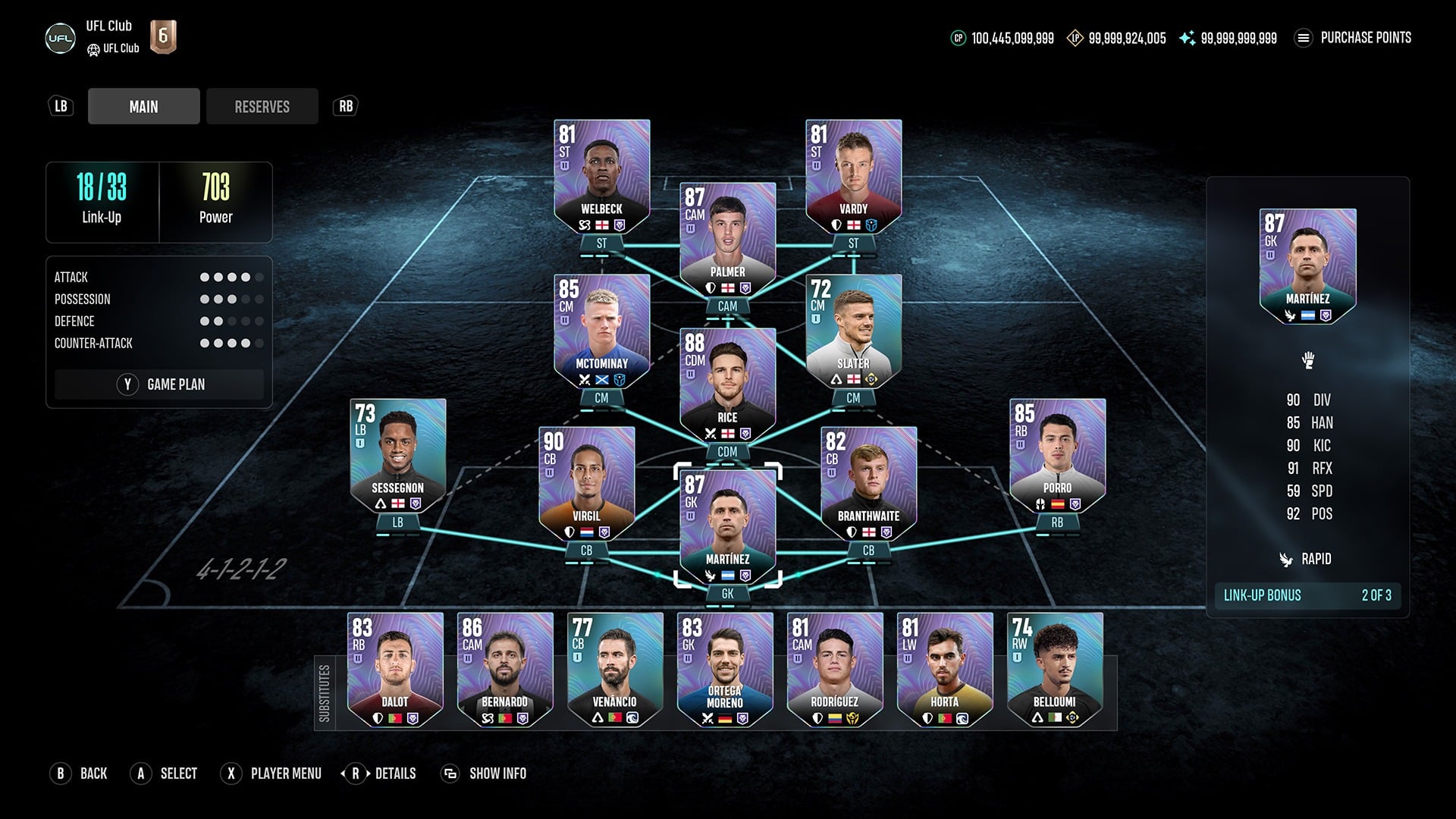
Task: Open the Game Plan panel
Action: 159,384
